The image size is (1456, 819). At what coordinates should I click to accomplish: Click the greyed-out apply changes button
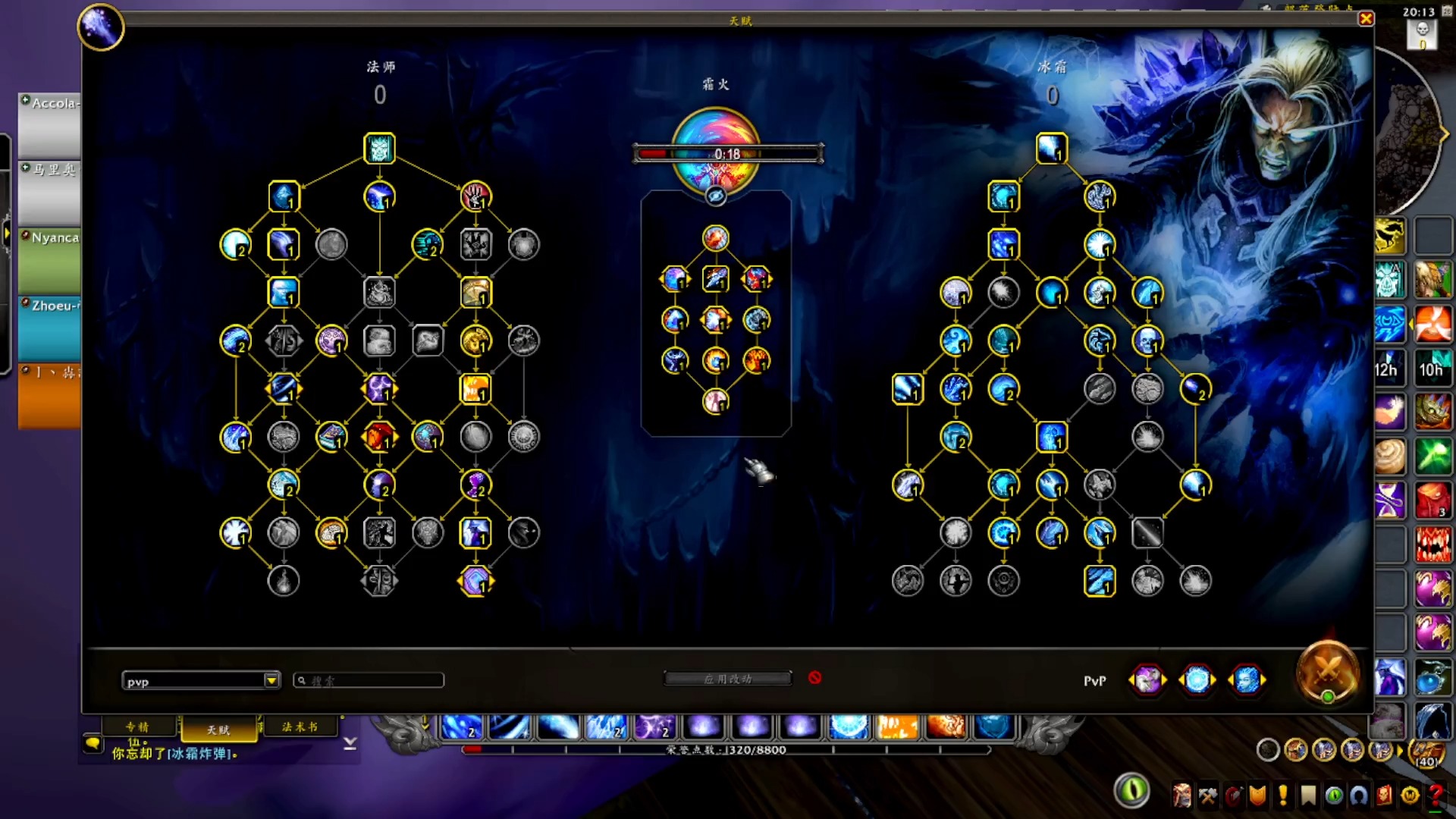point(727,679)
